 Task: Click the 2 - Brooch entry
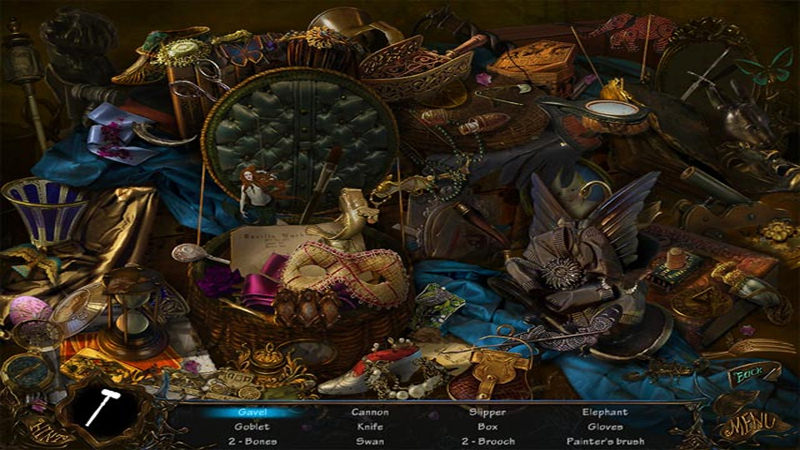pyautogui.click(x=489, y=441)
